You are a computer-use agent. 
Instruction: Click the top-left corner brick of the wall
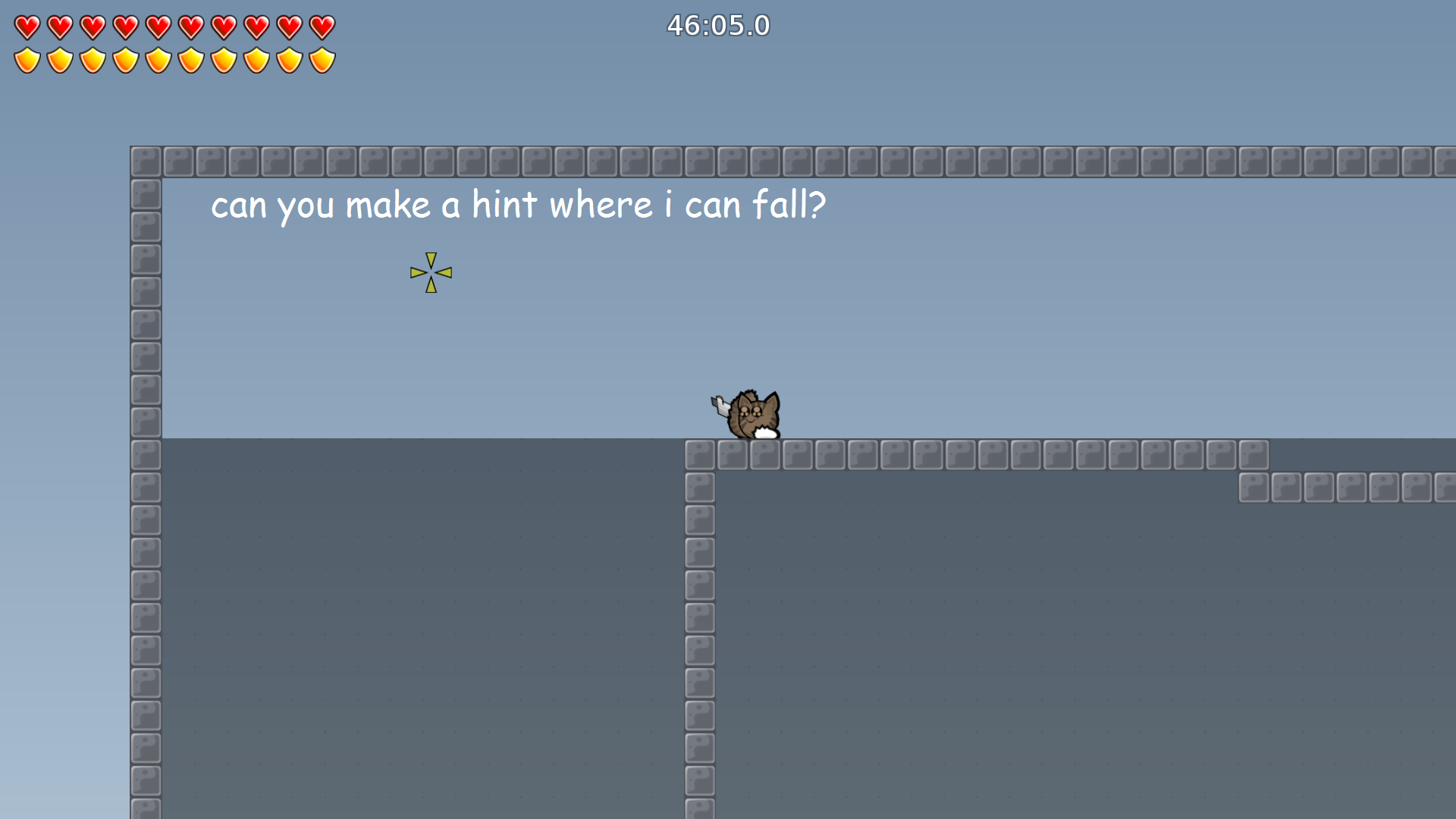[x=145, y=160]
